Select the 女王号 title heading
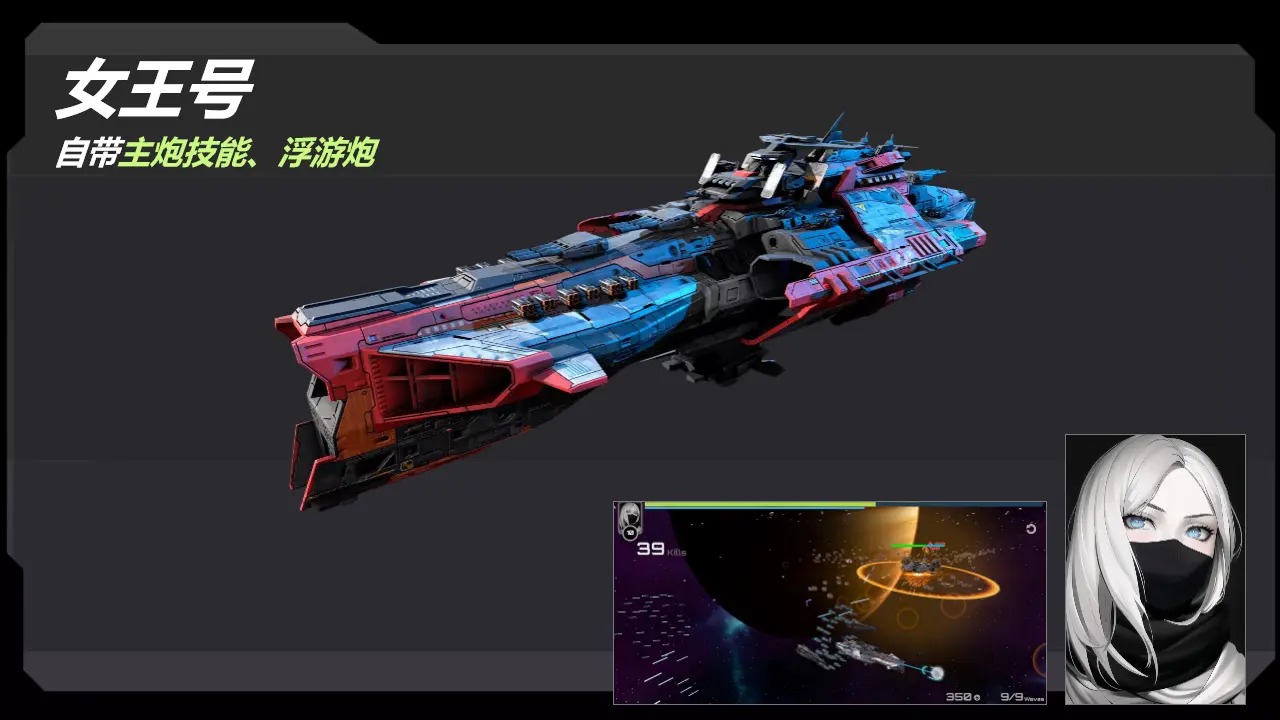This screenshot has height=720, width=1280. 155,88
